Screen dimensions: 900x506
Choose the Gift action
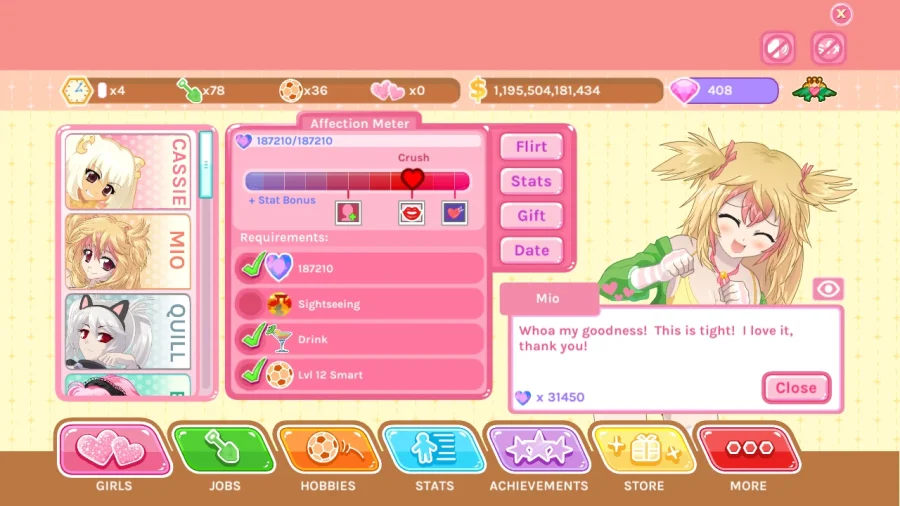point(531,216)
